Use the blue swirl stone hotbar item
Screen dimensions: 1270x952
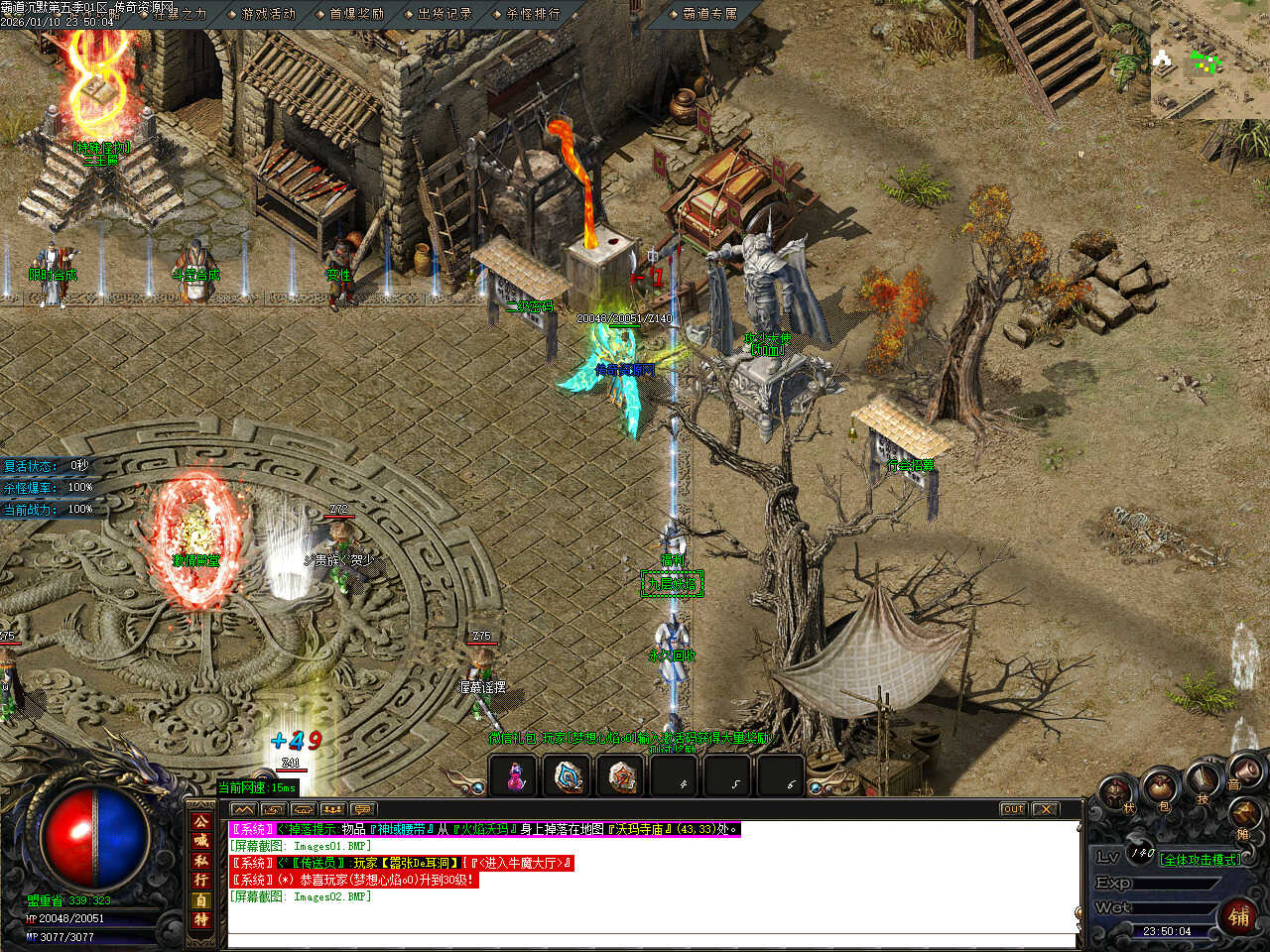(569, 776)
